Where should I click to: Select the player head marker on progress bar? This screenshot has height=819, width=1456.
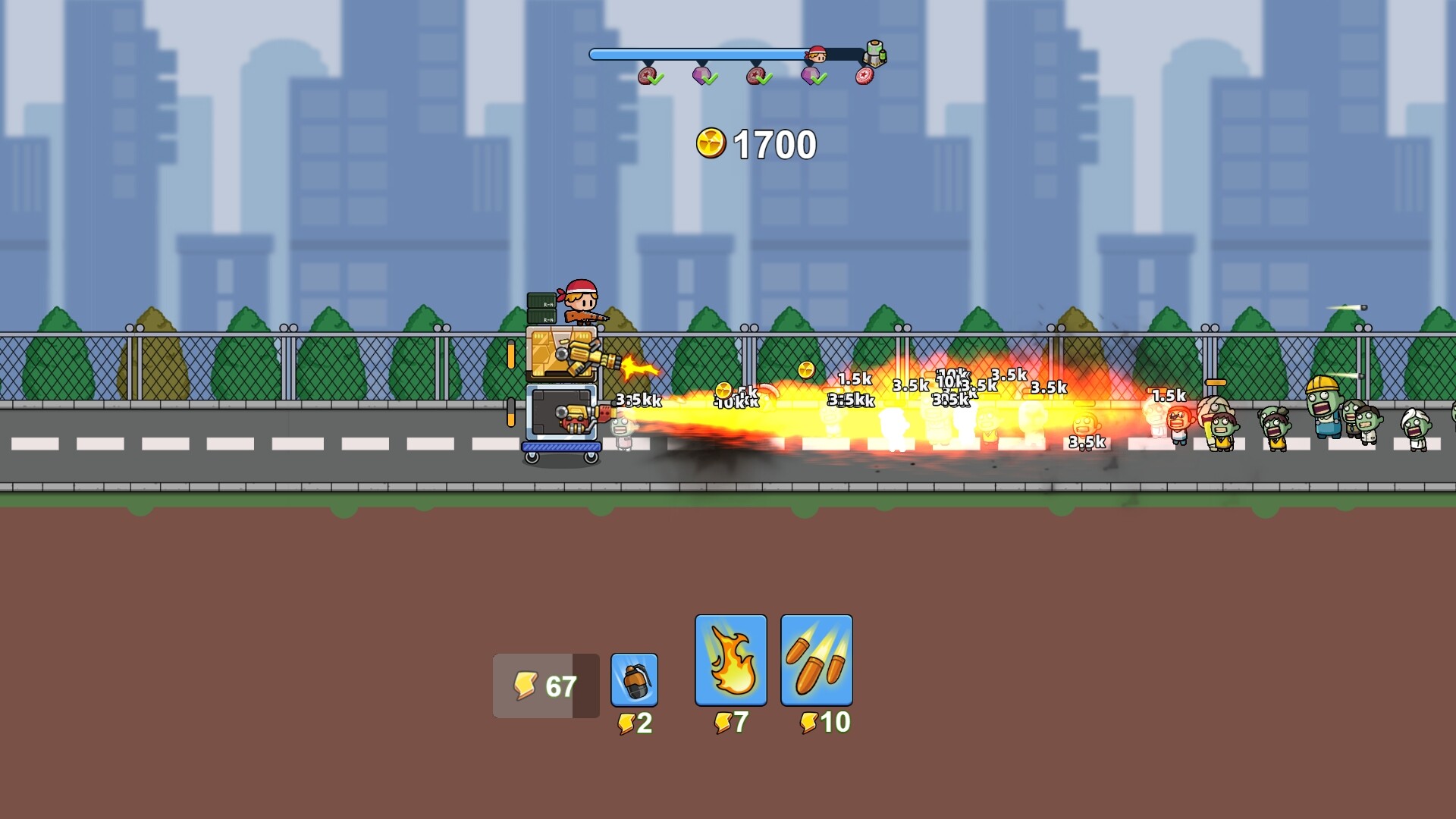pyautogui.click(x=817, y=55)
